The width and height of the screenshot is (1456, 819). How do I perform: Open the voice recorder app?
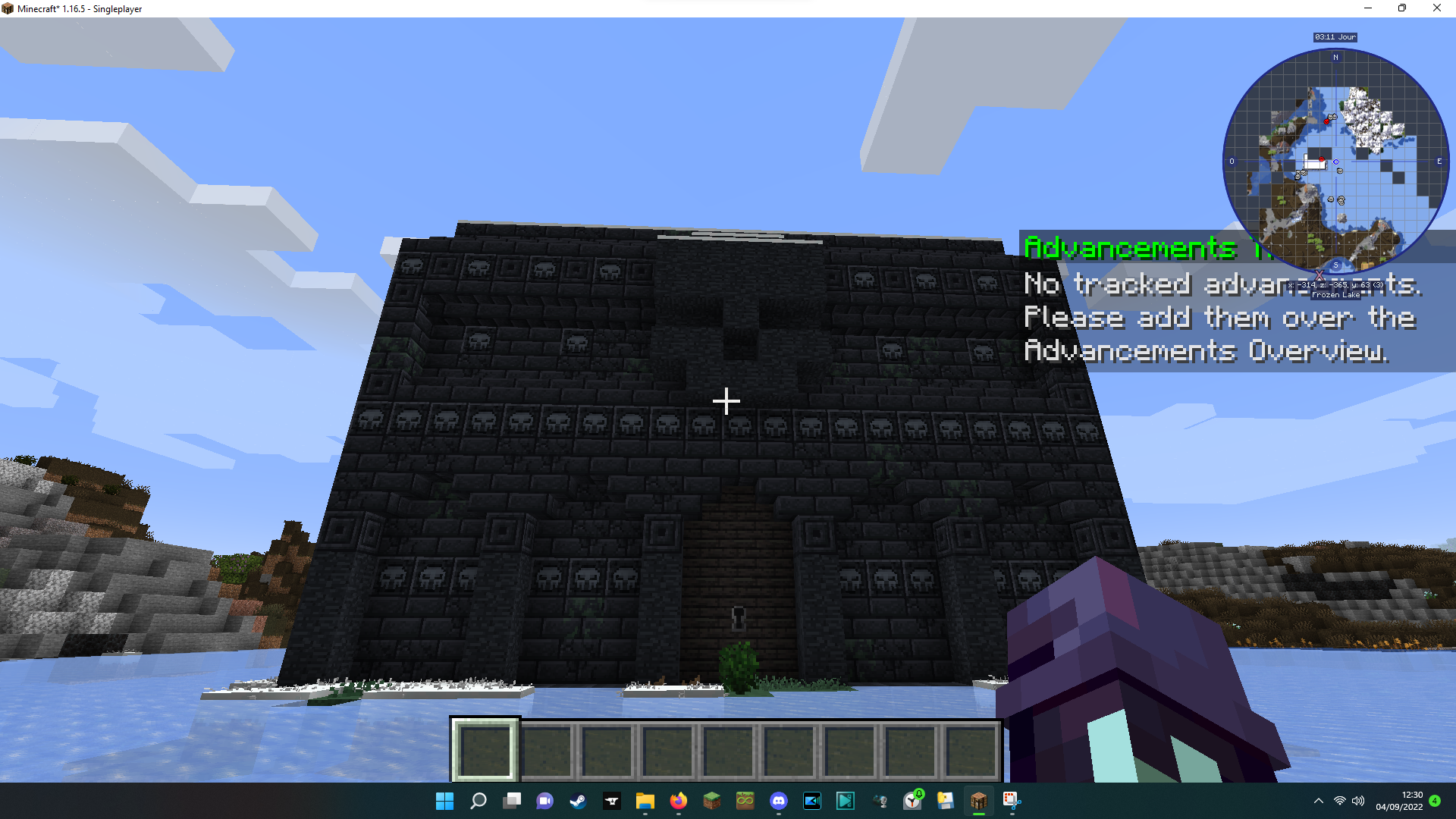(878, 802)
